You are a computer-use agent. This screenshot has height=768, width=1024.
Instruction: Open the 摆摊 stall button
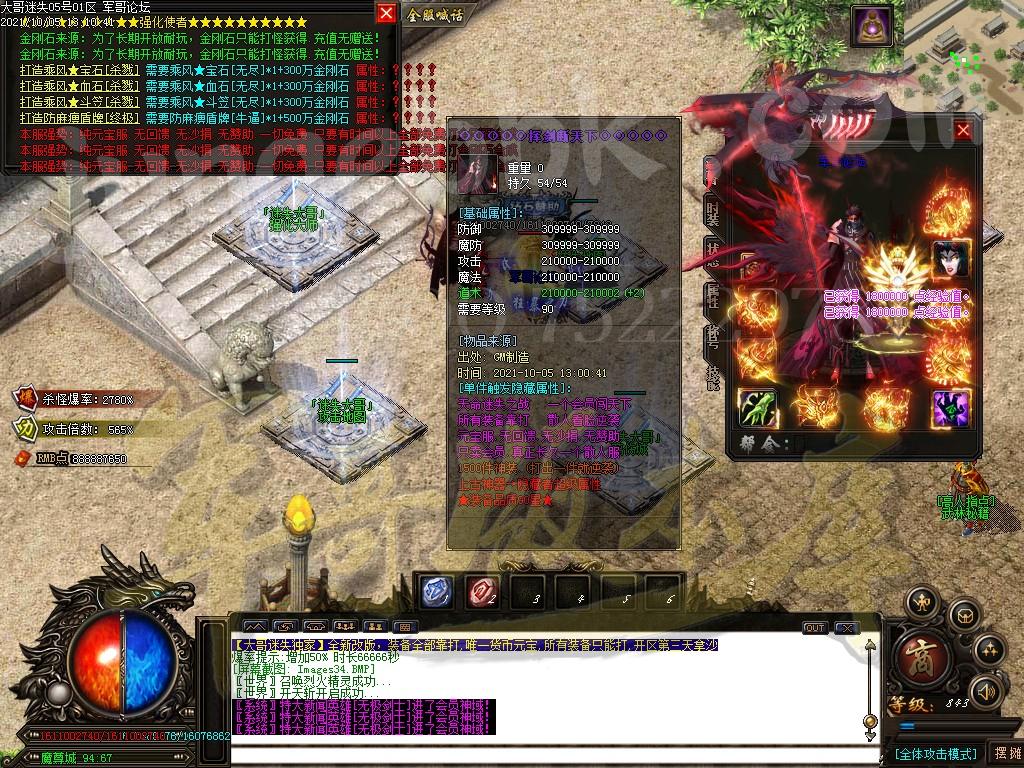[x=1003, y=752]
